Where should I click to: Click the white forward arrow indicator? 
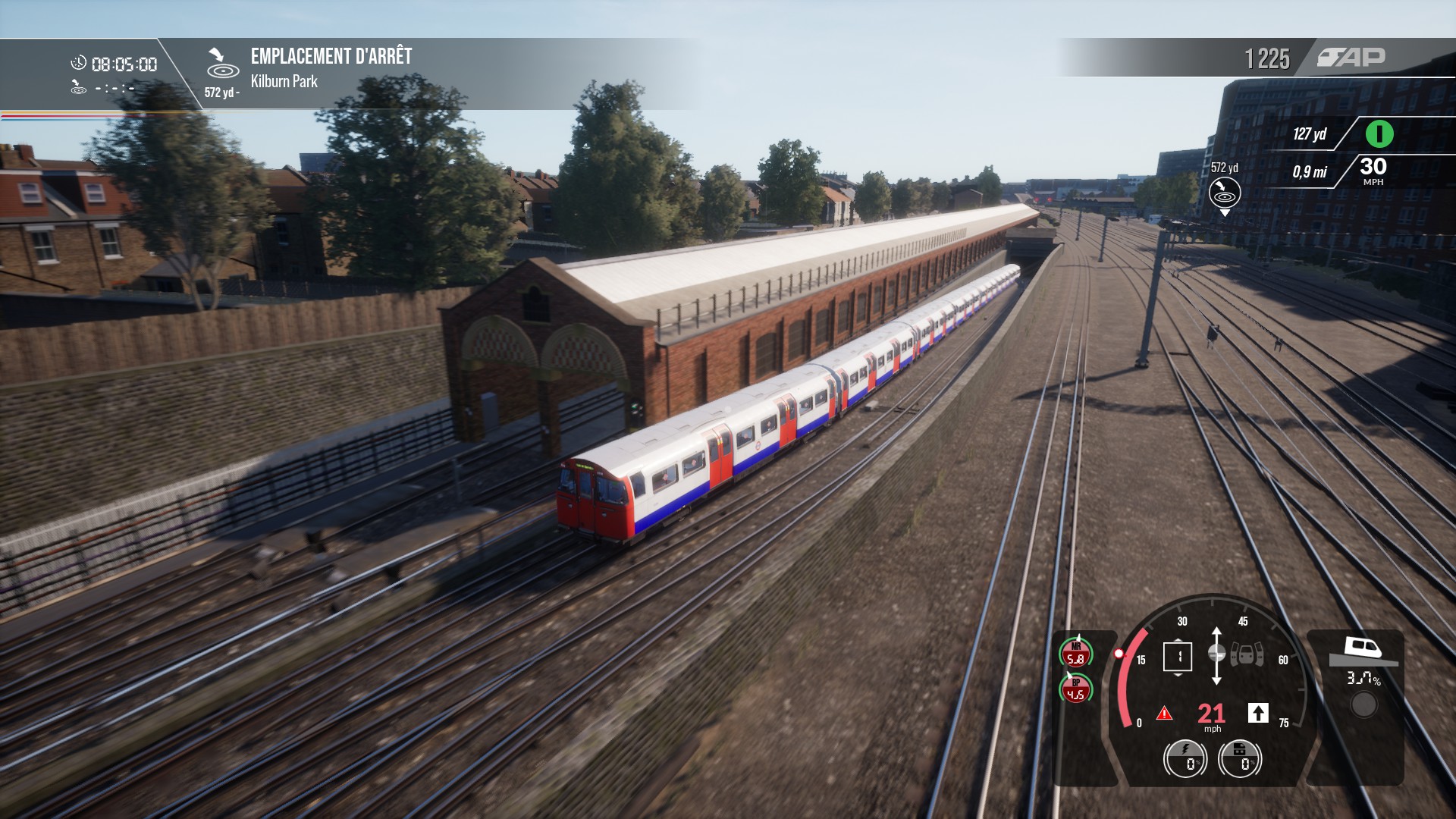point(1258,713)
